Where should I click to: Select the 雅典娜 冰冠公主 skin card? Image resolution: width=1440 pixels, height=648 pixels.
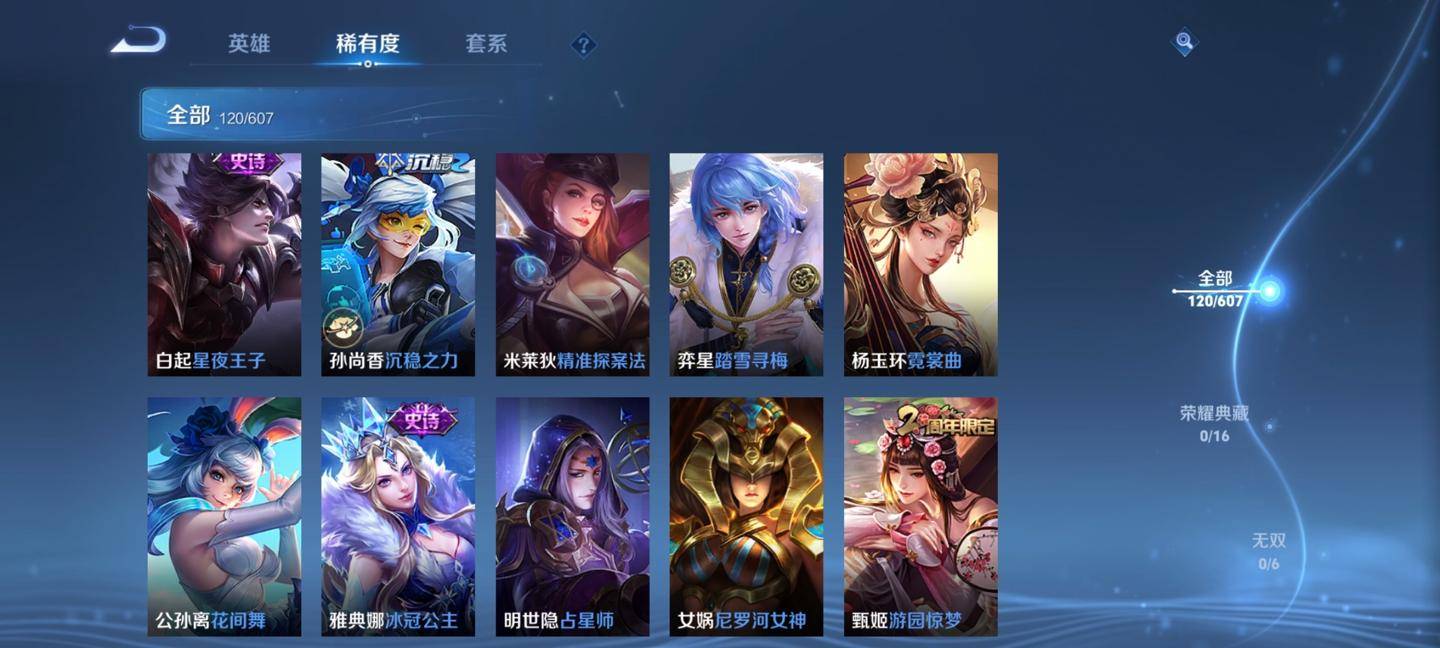398,516
